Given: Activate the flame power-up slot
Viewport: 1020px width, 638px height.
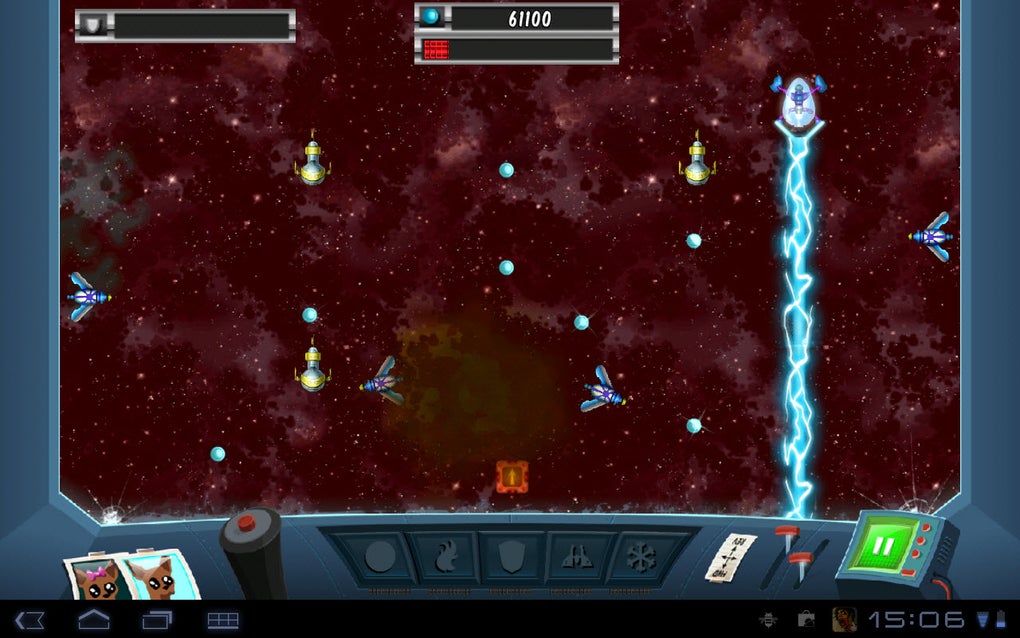Looking at the screenshot, I should [445, 557].
